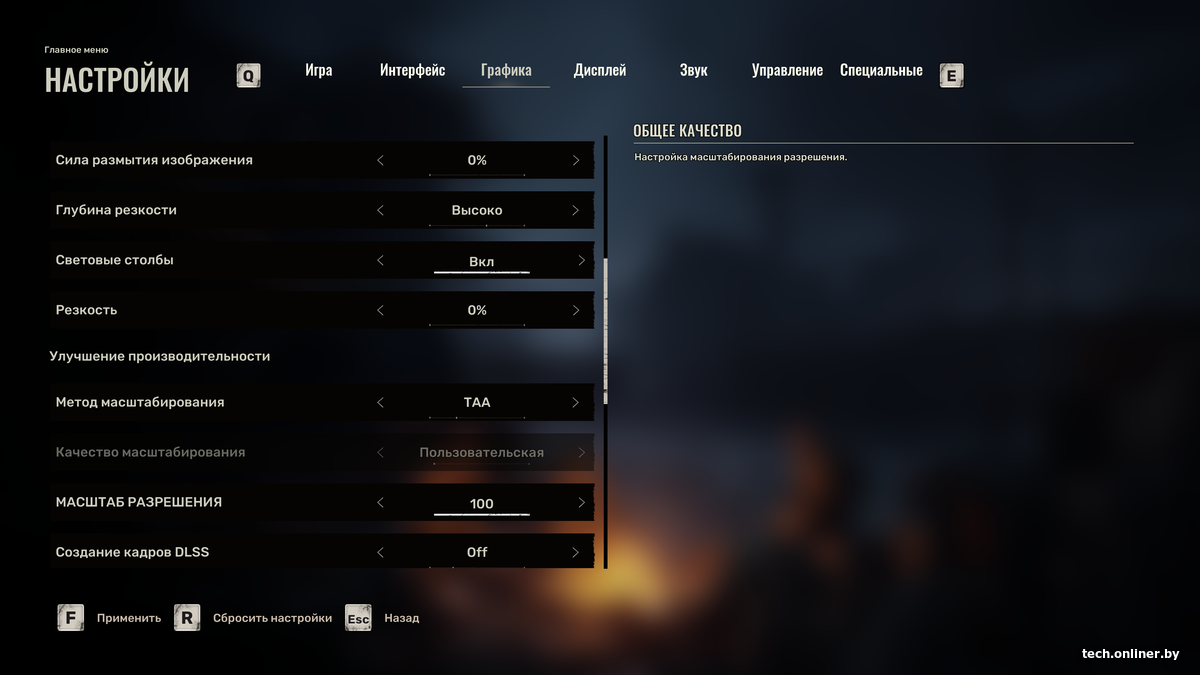
Task: Click the settings list scrollbar handle
Action: coord(605,330)
